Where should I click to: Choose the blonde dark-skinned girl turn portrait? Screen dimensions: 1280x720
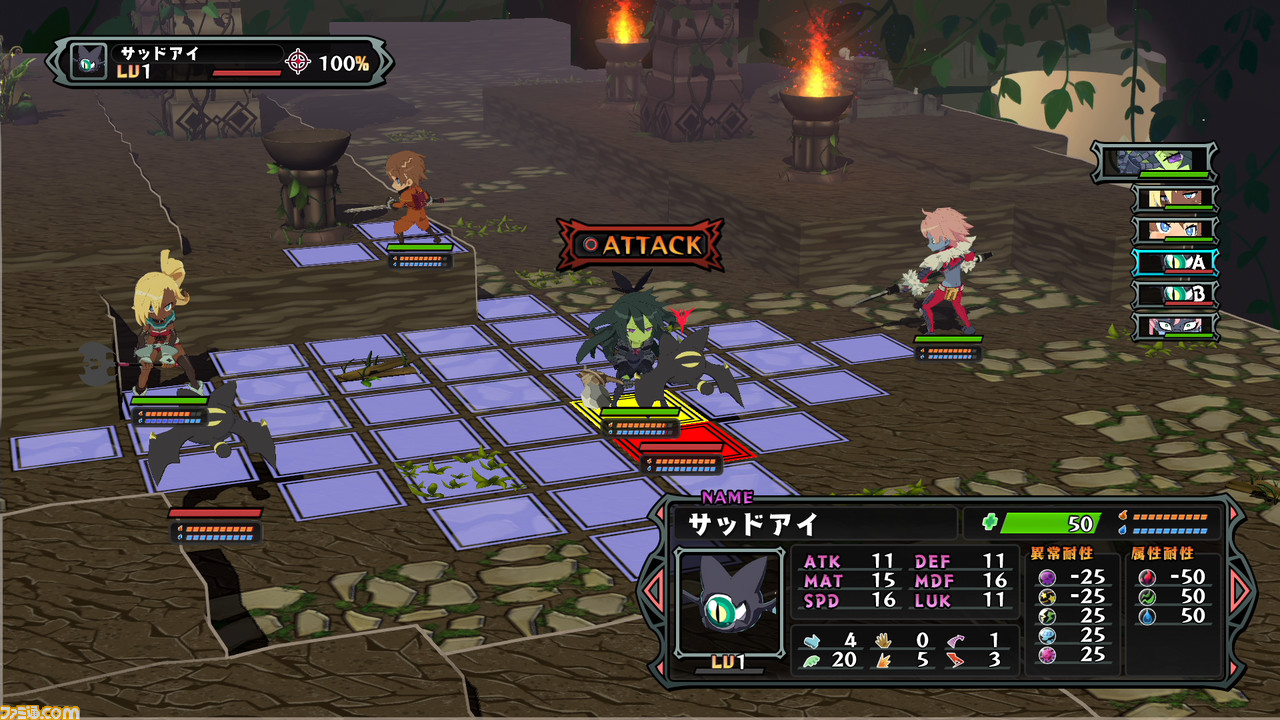tap(1175, 198)
